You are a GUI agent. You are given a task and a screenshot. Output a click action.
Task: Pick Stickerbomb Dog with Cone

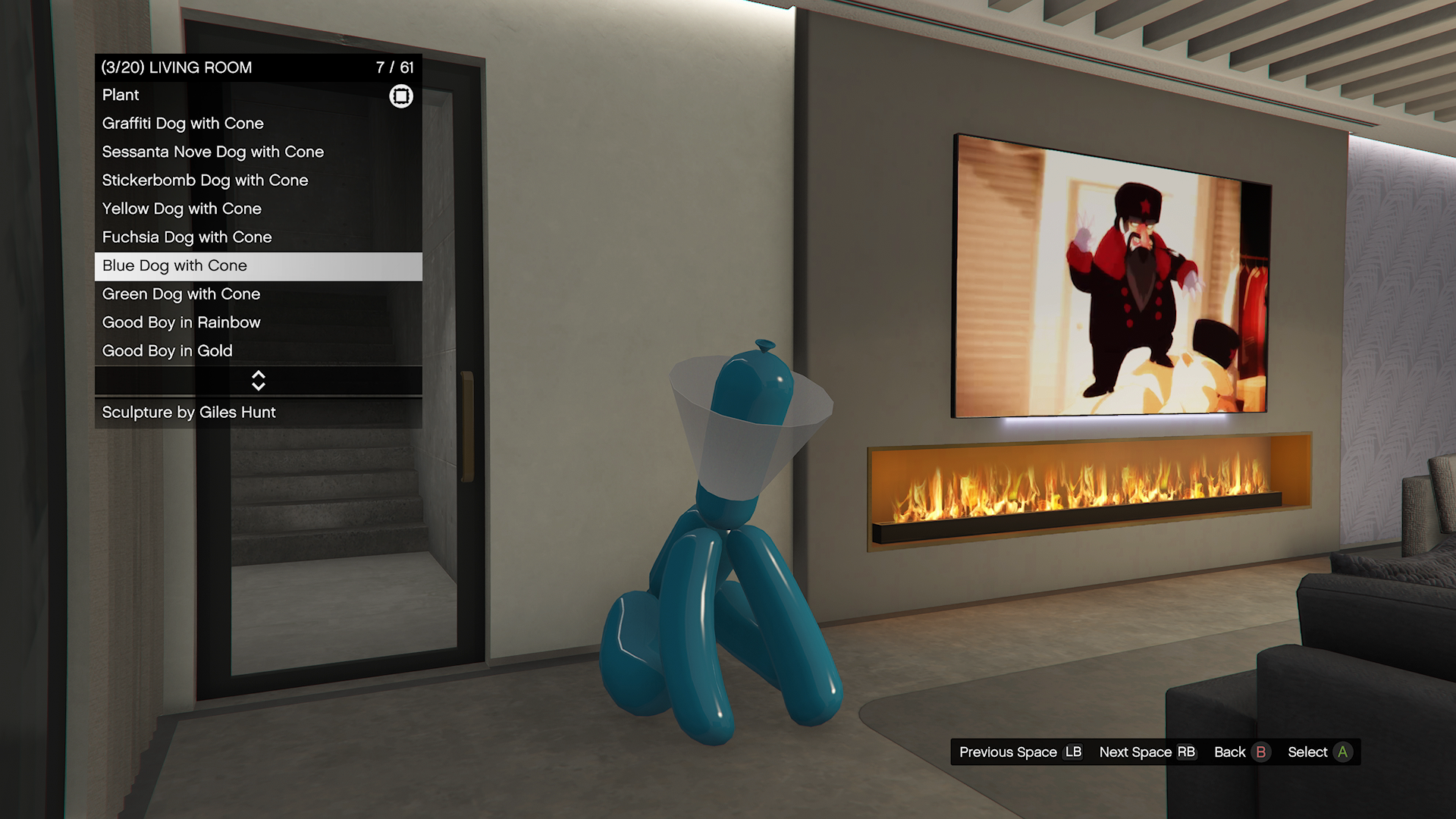pyautogui.click(x=258, y=180)
